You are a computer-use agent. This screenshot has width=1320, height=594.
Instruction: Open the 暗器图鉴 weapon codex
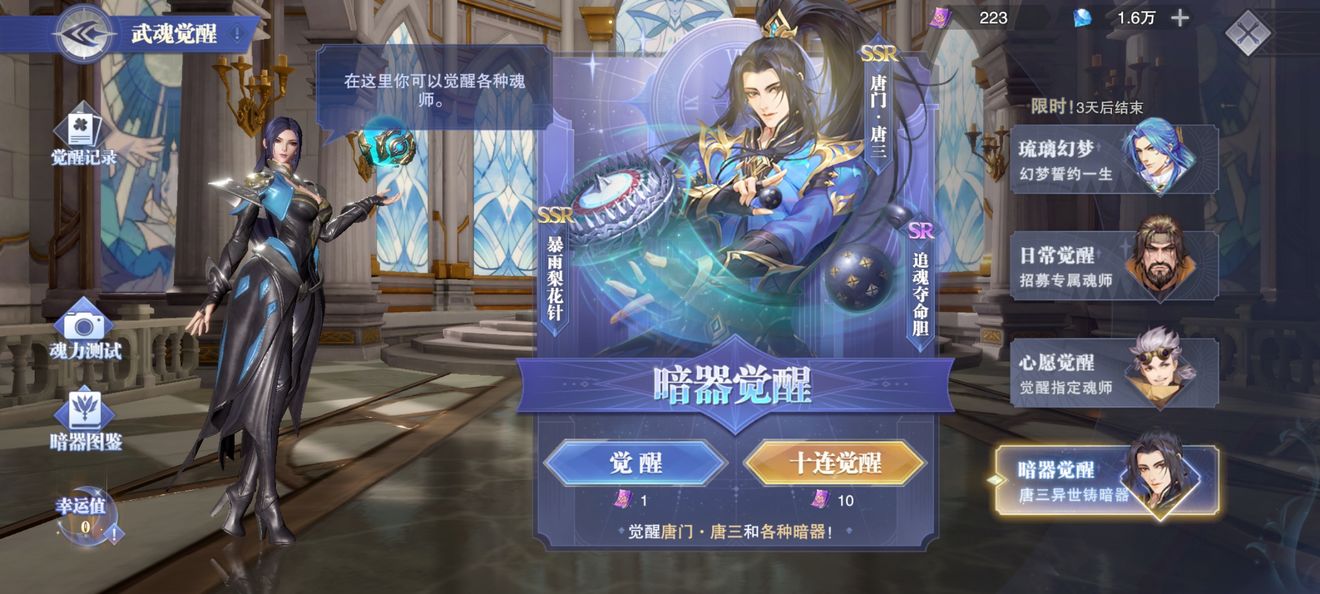(x=85, y=419)
